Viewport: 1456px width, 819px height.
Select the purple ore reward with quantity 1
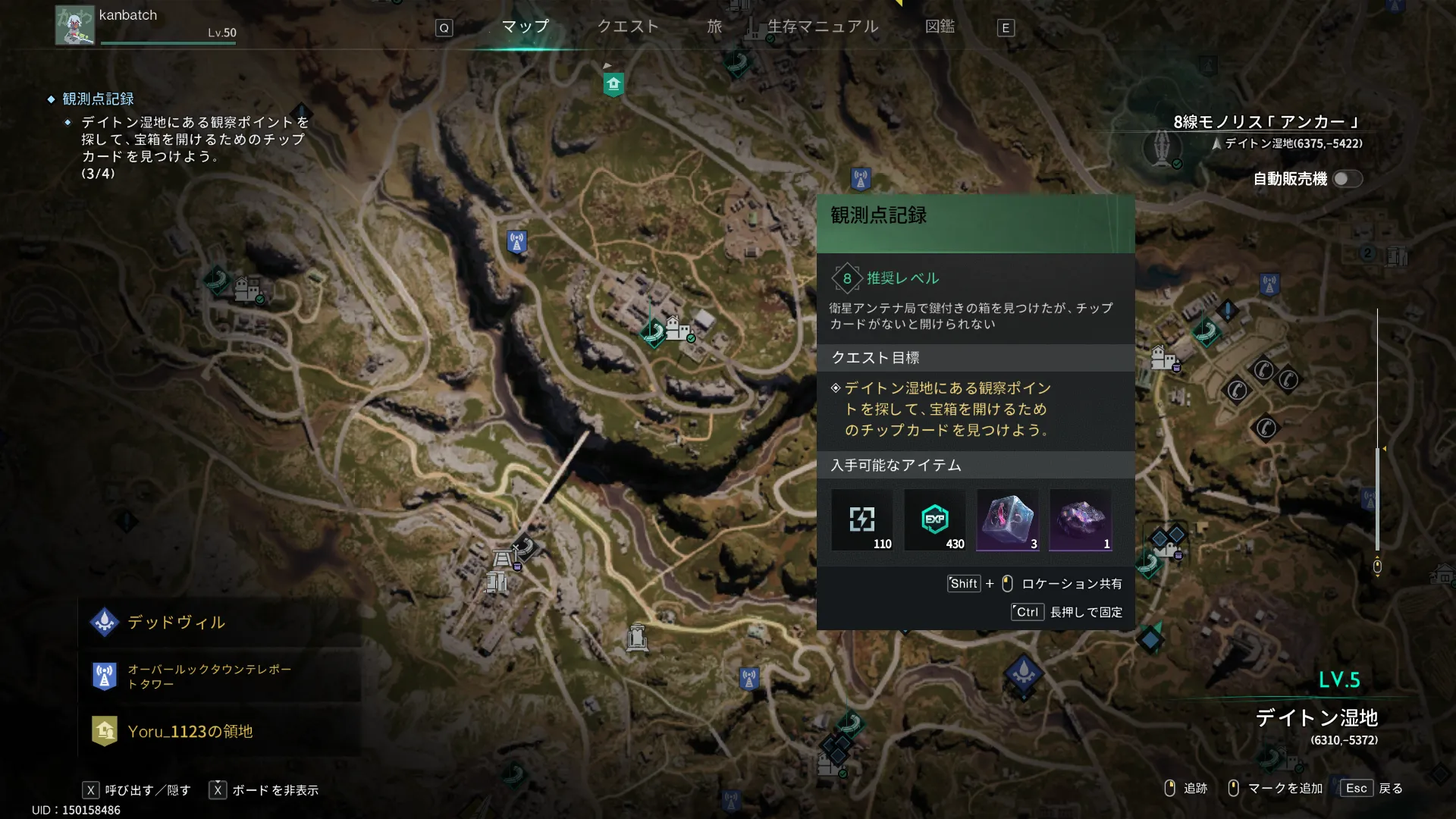(1081, 520)
